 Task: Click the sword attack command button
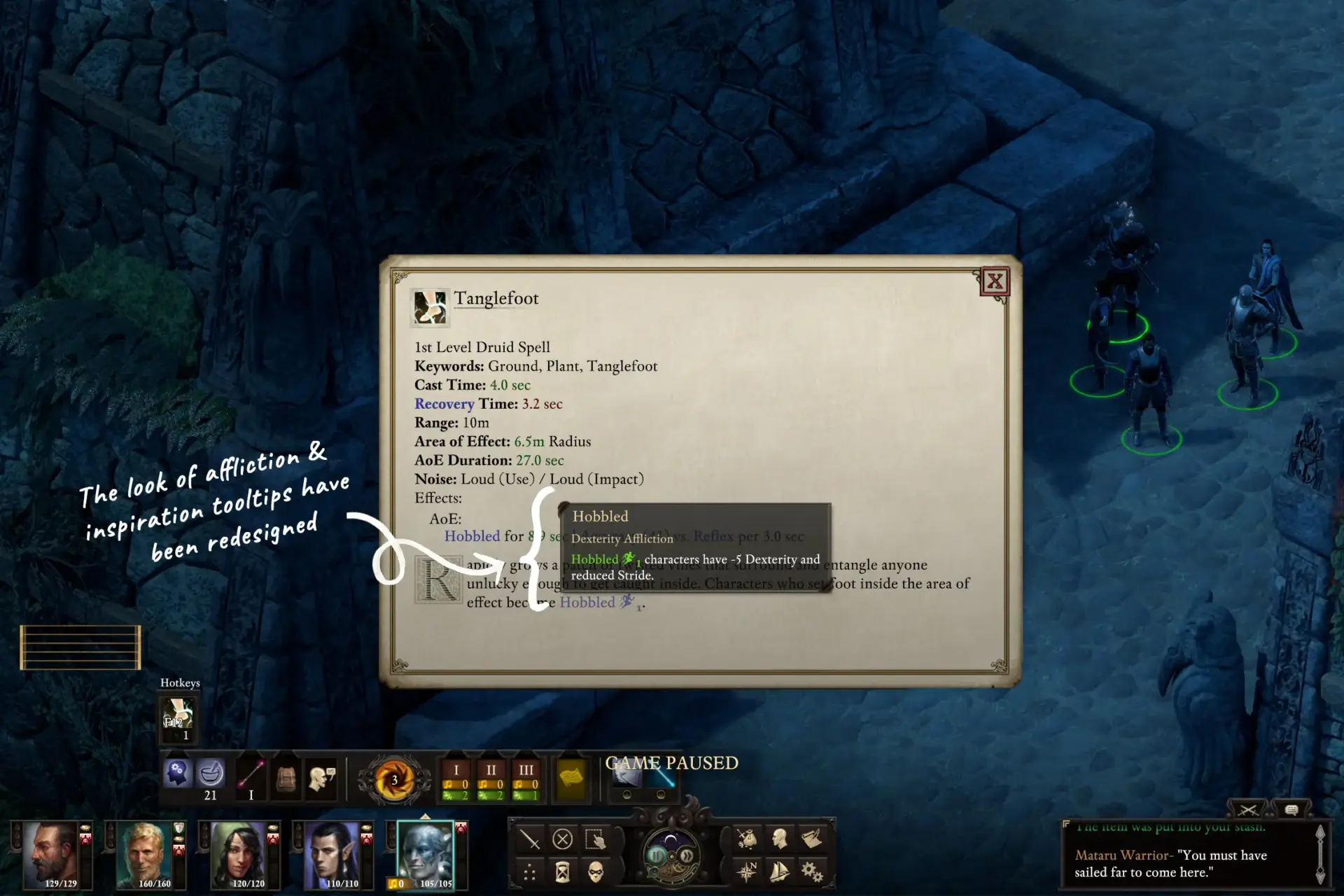tap(530, 839)
